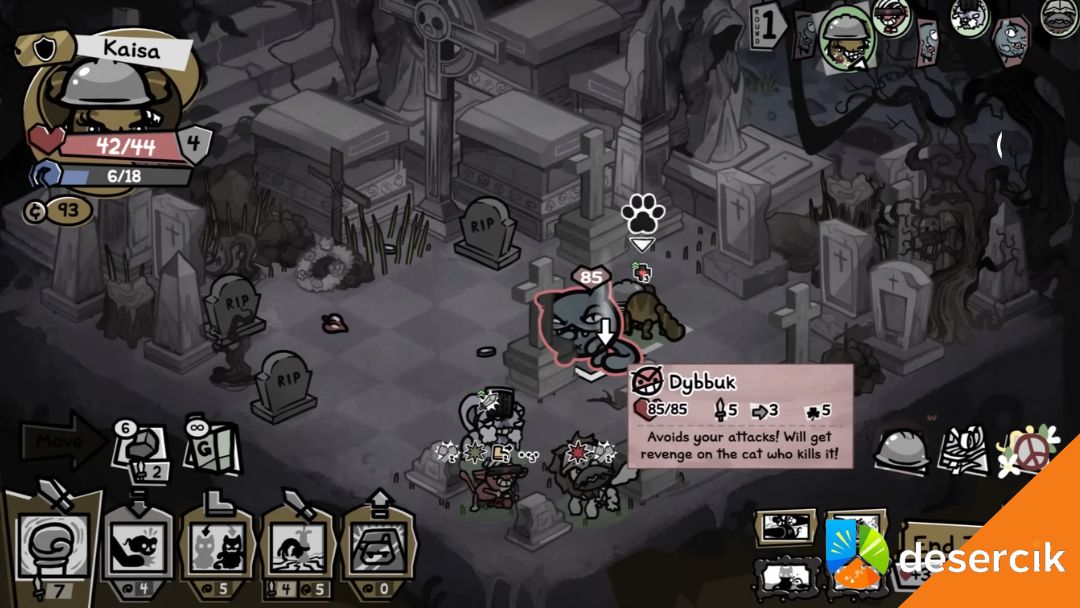The image size is (1080, 608).
Task: Click the helmeted cat in turn order
Action: (845, 38)
